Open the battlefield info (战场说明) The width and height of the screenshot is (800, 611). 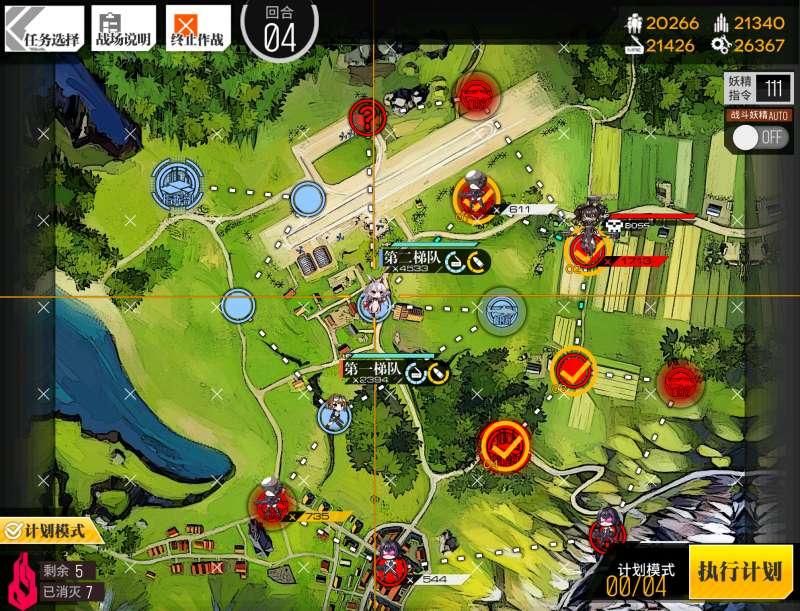[x=124, y=29]
